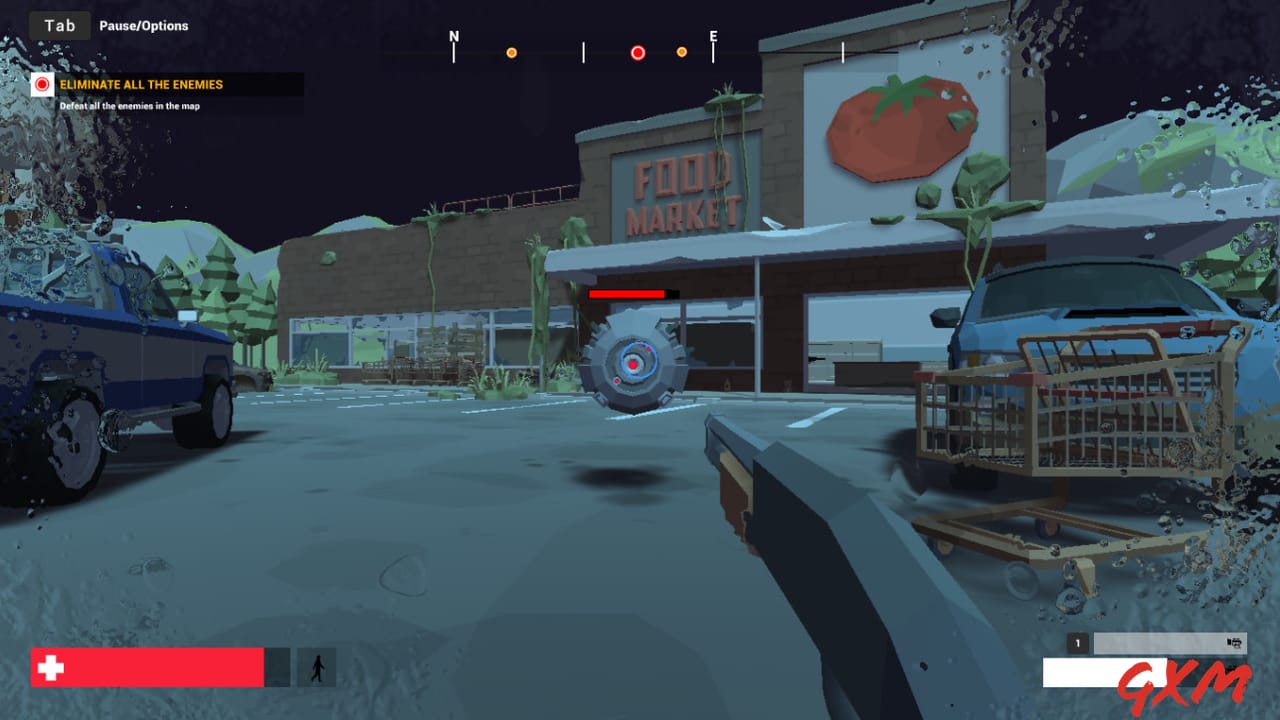Select the Tab key label

(58, 25)
